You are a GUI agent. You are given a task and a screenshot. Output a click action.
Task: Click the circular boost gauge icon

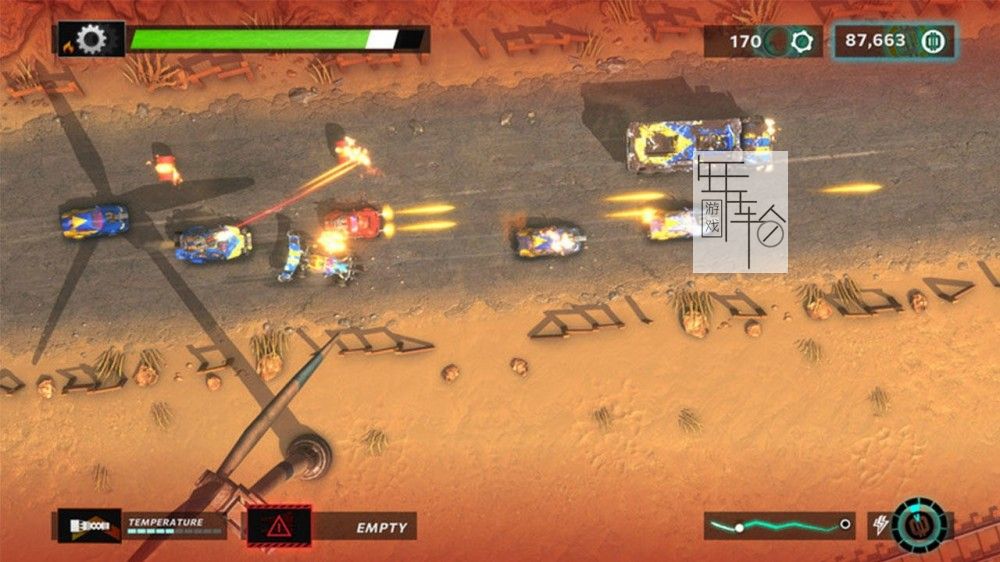coord(919,525)
